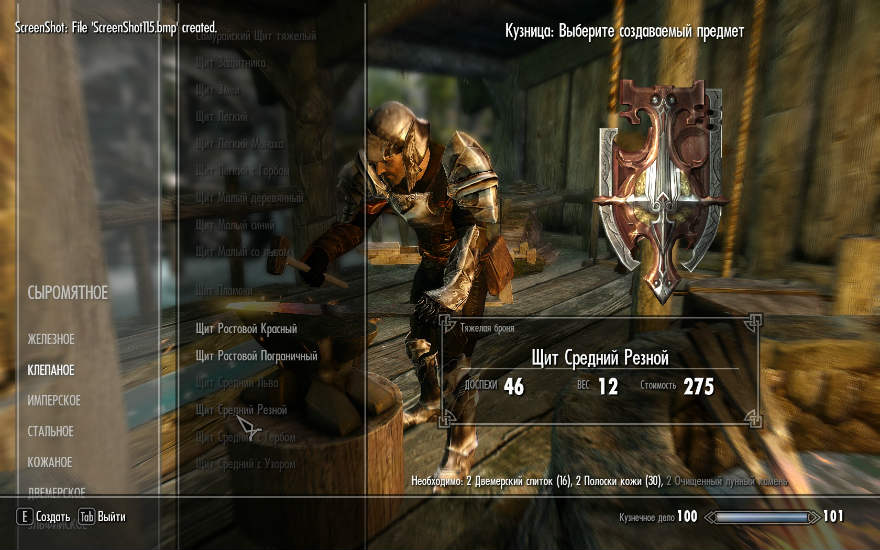Show the Стальное items
This screenshot has width=880, height=550.
click(x=50, y=431)
